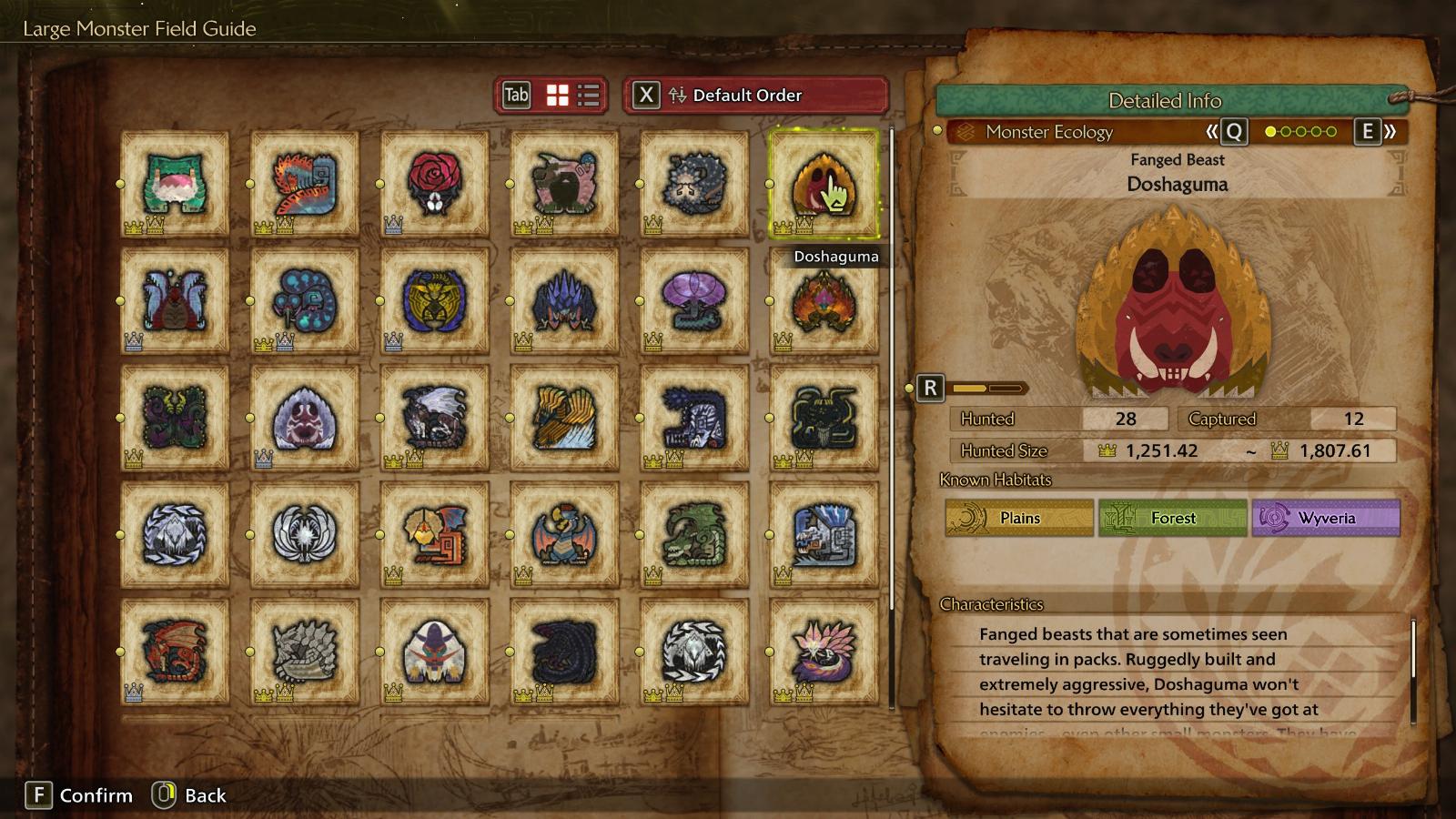
Task: Open the pink Congalala entry
Action: (564, 184)
